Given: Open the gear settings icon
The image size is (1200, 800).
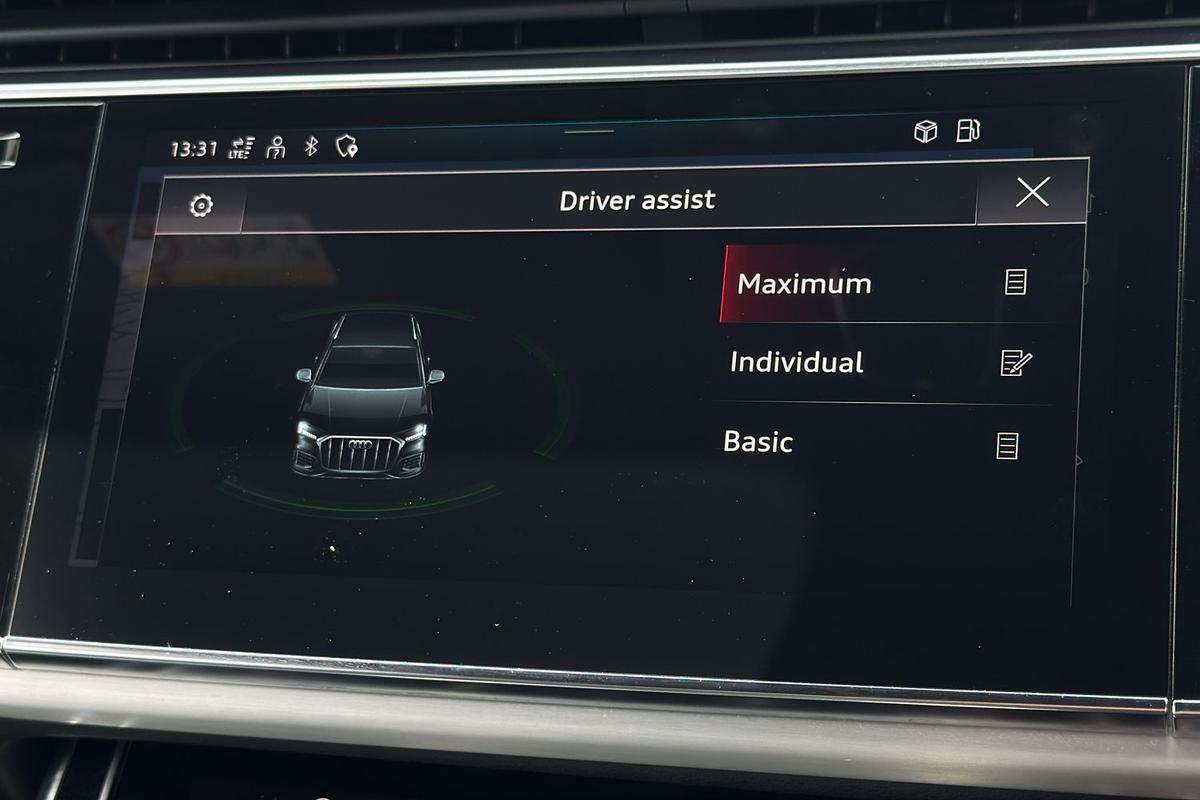Looking at the screenshot, I should [201, 206].
